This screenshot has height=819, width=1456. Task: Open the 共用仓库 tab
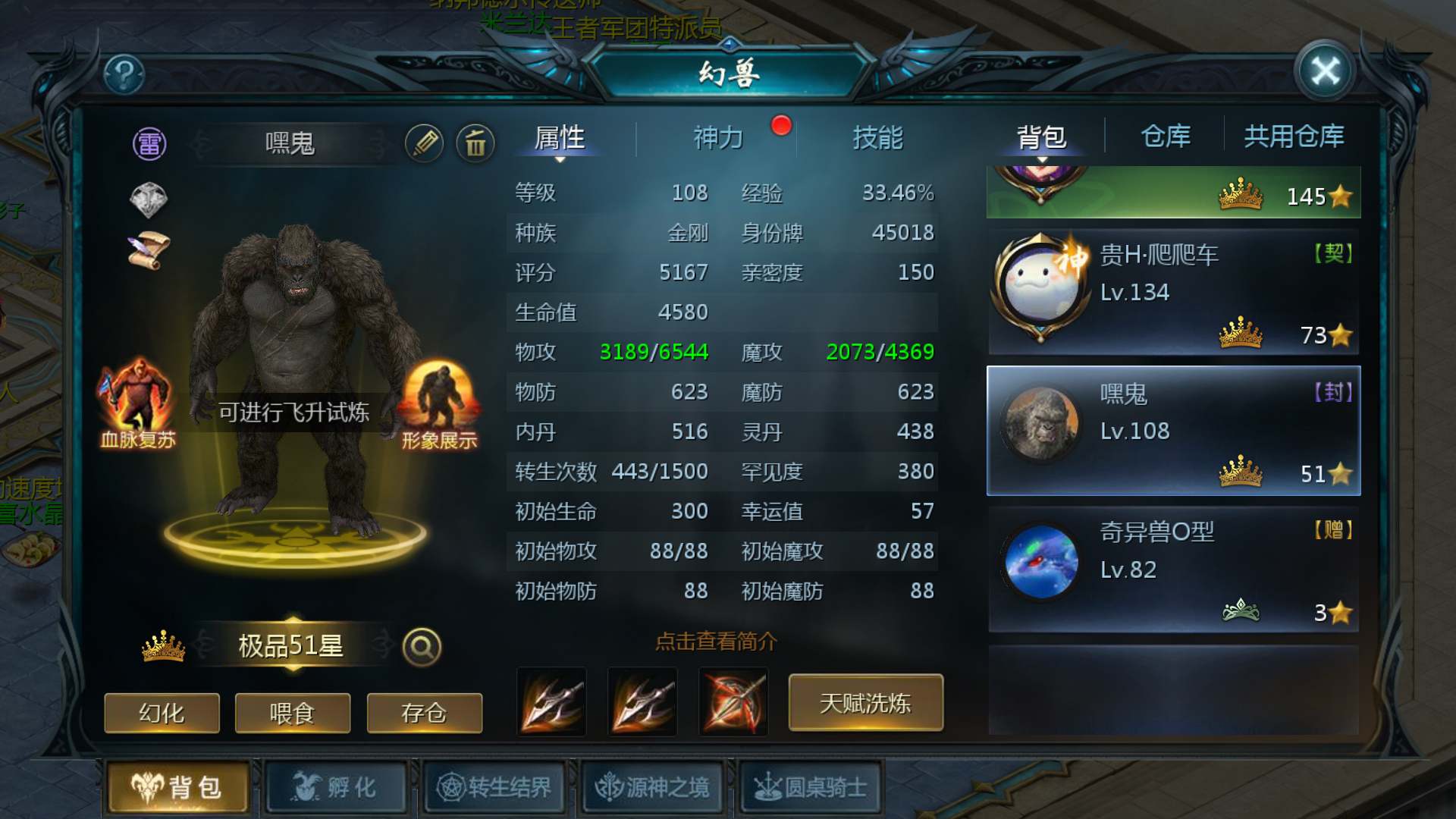pos(1294,136)
